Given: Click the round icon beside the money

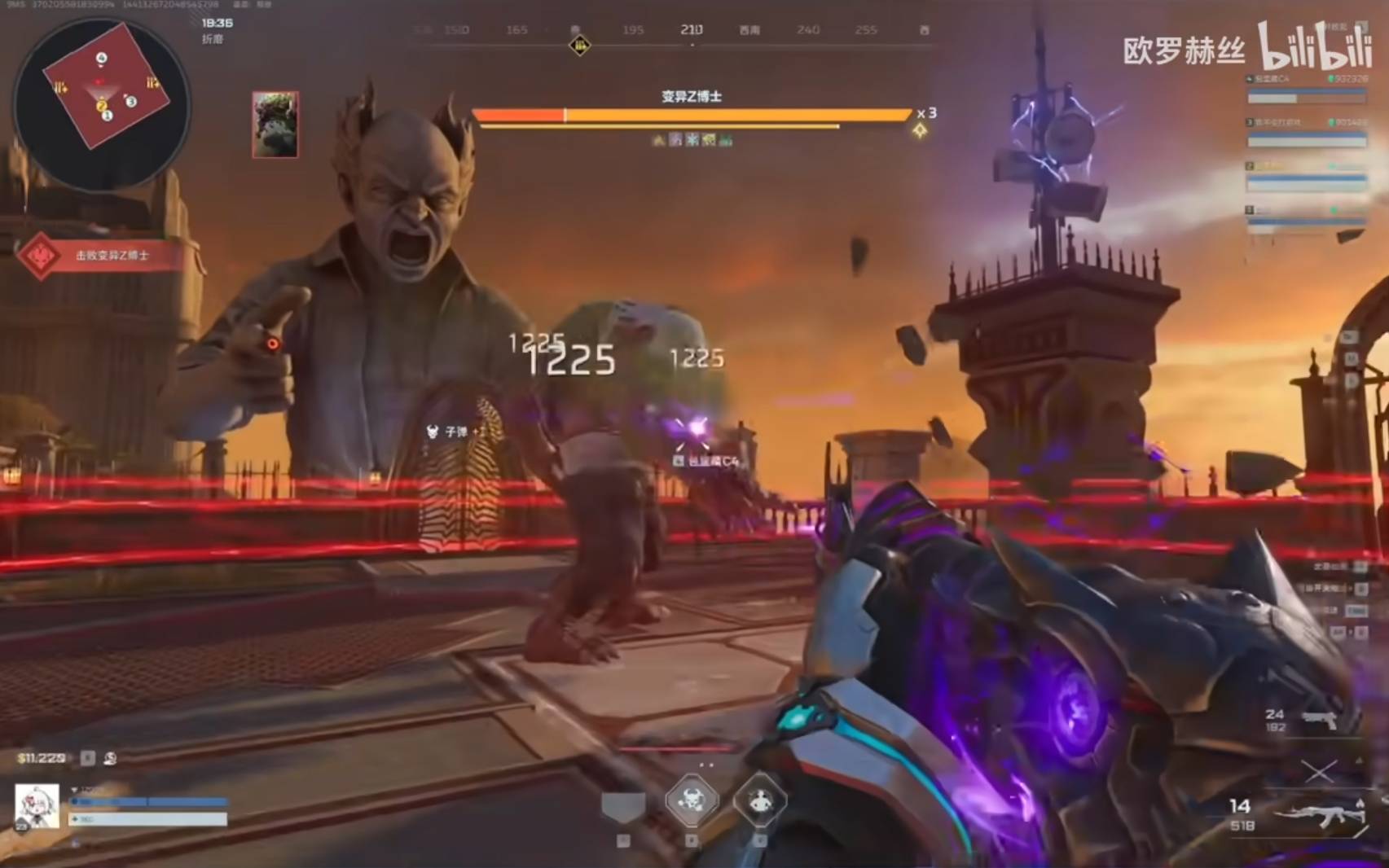Looking at the screenshot, I should point(111,758).
